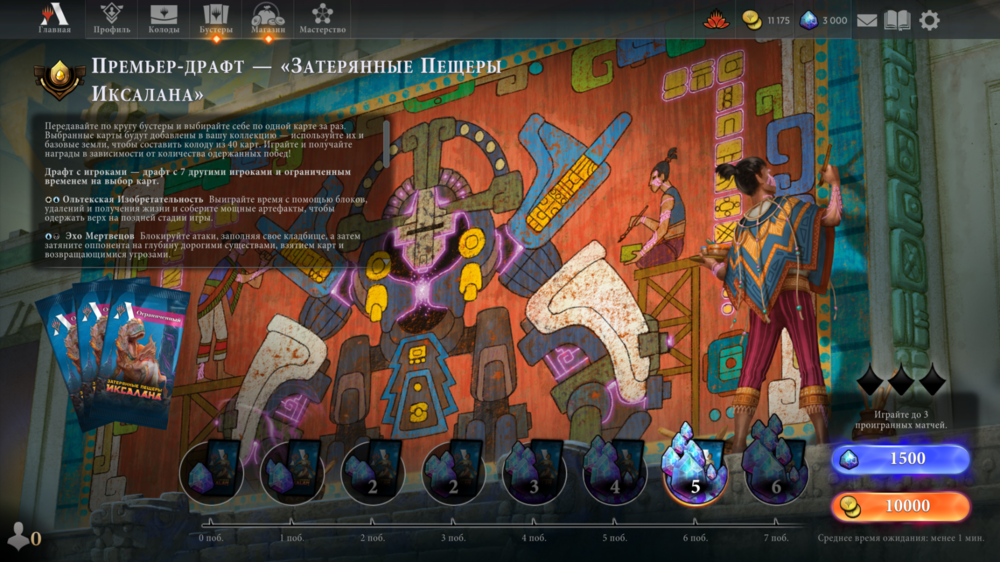Open the Бустеры packs tab
Viewport: 1000px width, 562px height.
[x=216, y=19]
